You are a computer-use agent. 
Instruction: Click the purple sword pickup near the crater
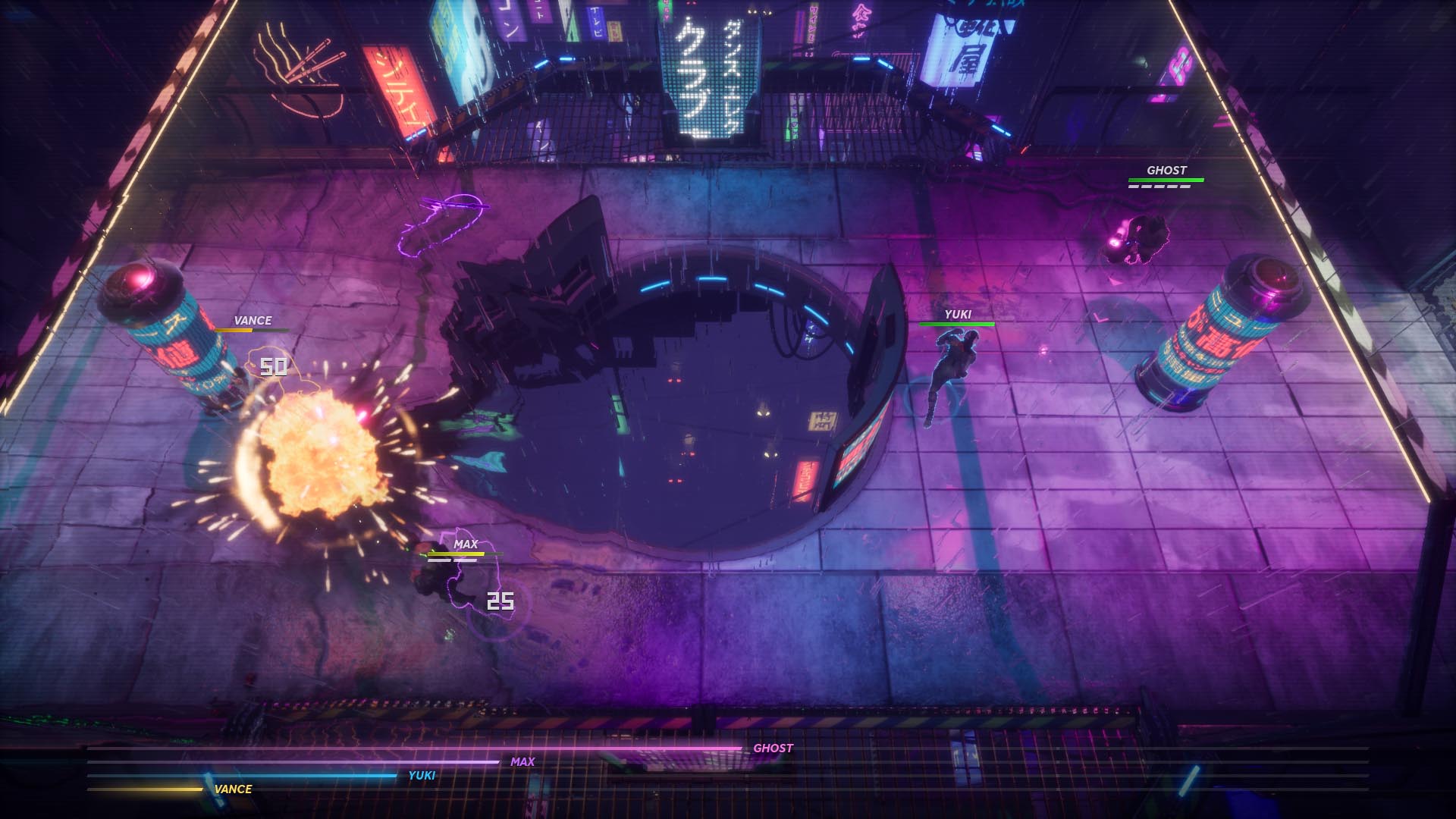point(444,220)
